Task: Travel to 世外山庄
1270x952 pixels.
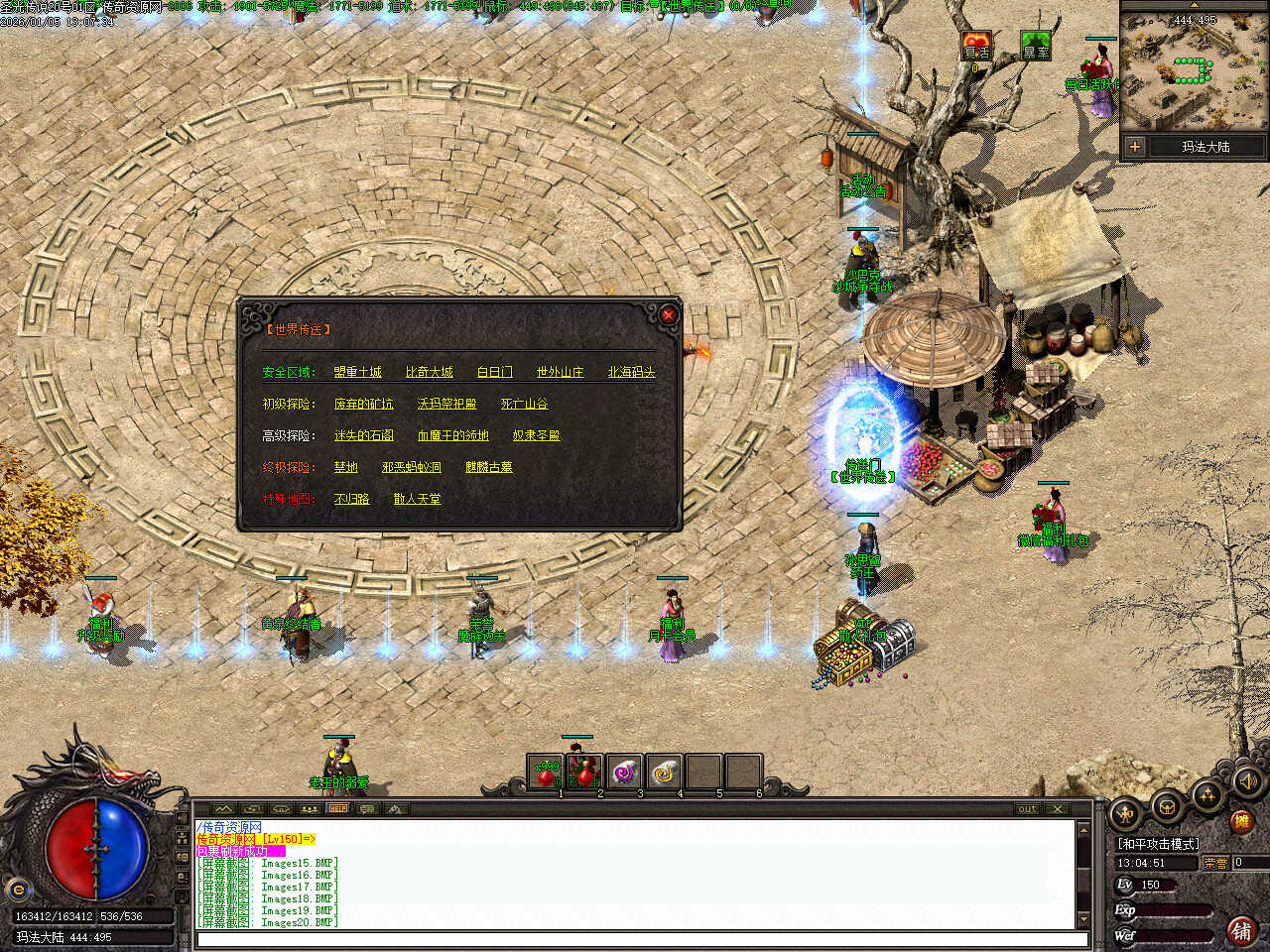Action: point(560,372)
